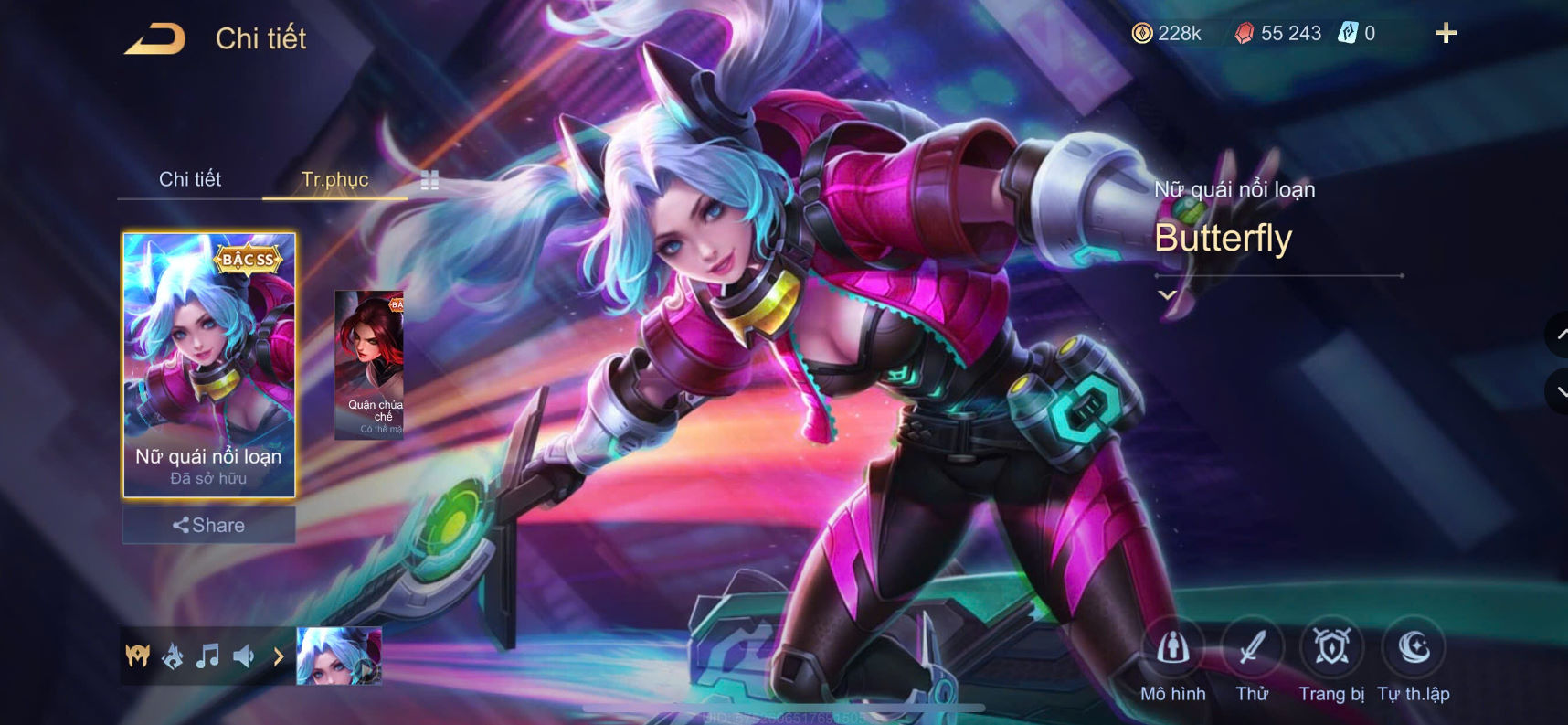1568x725 pixels.
Task: Click the plus icon to add currency
Action: (x=1446, y=33)
